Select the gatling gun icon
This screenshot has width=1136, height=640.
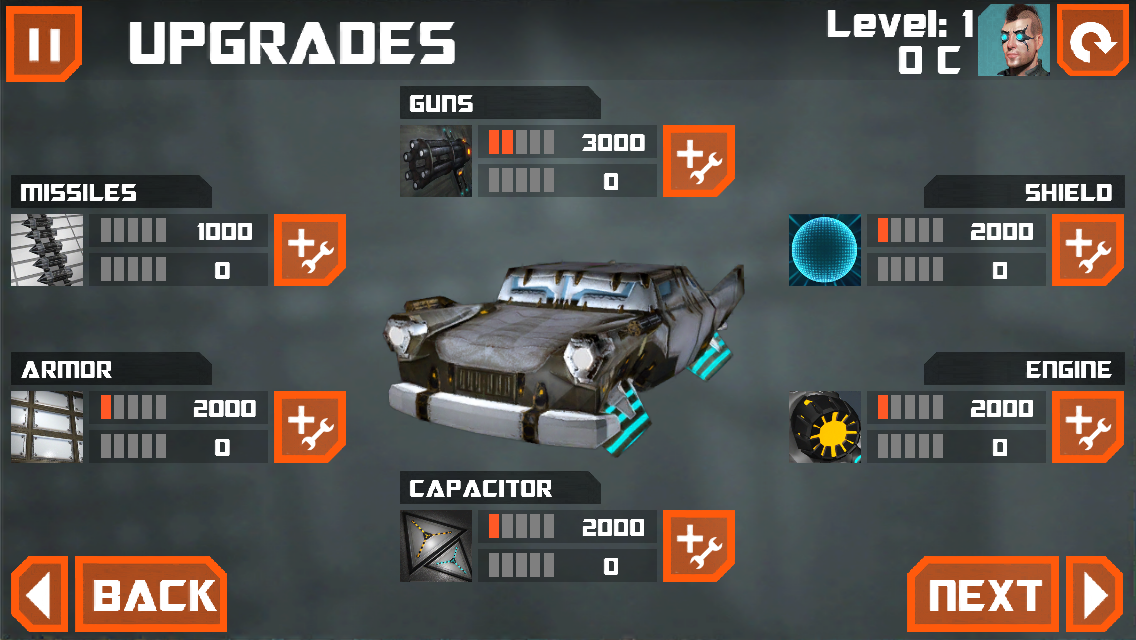click(x=436, y=160)
